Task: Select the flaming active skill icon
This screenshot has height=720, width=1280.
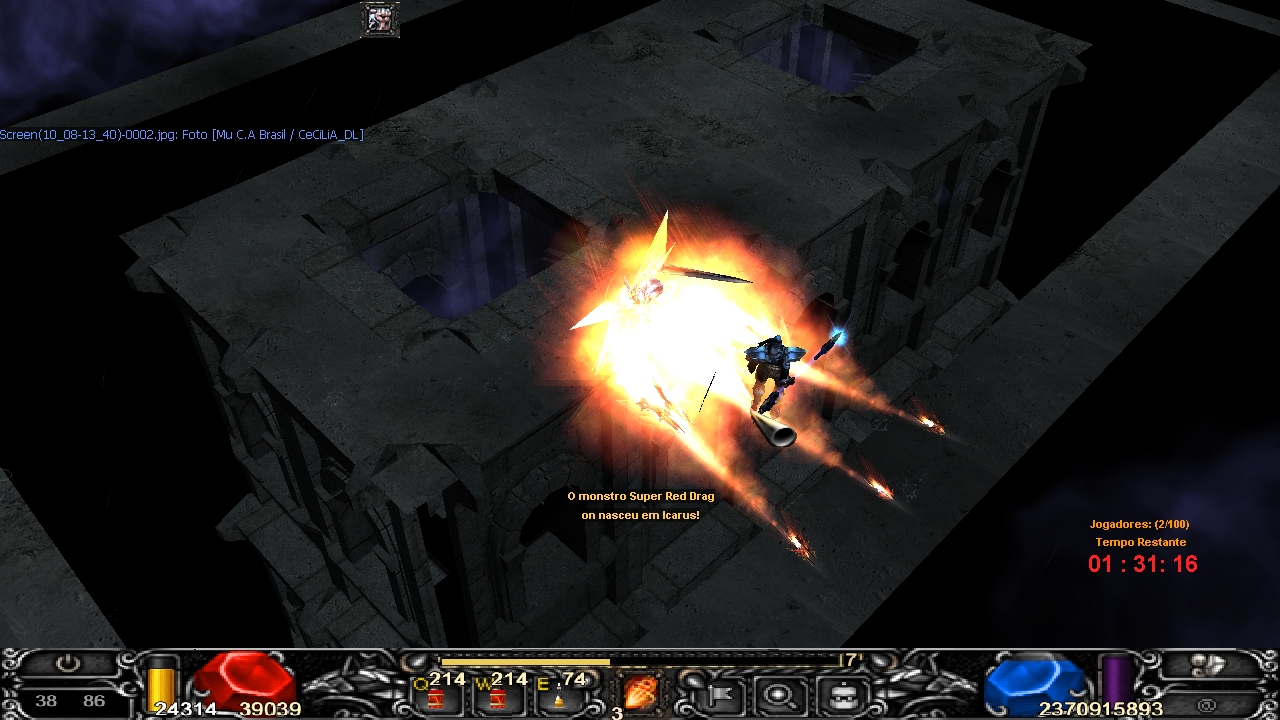Action: [x=638, y=692]
